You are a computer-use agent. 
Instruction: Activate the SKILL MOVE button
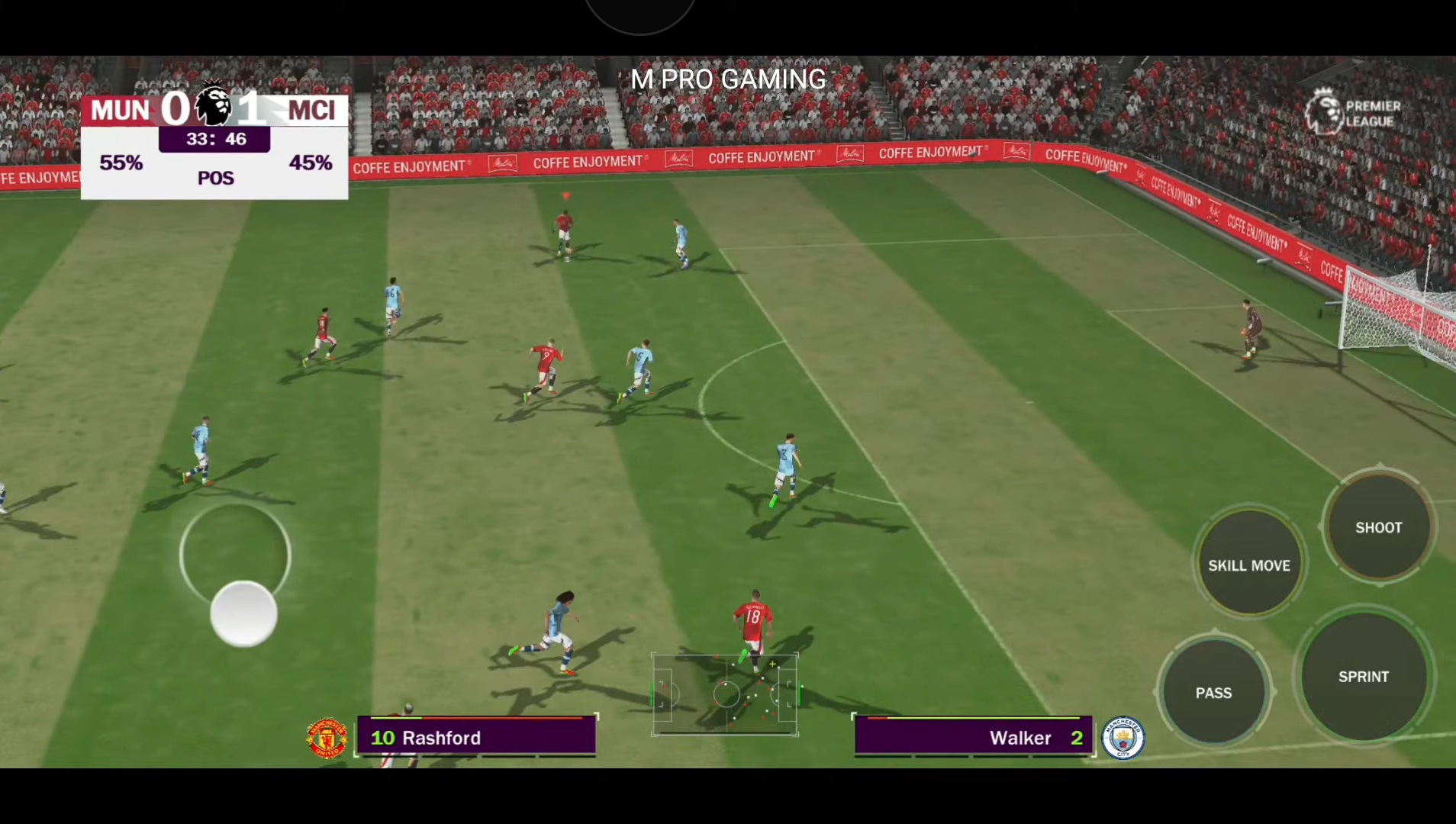coord(1249,565)
